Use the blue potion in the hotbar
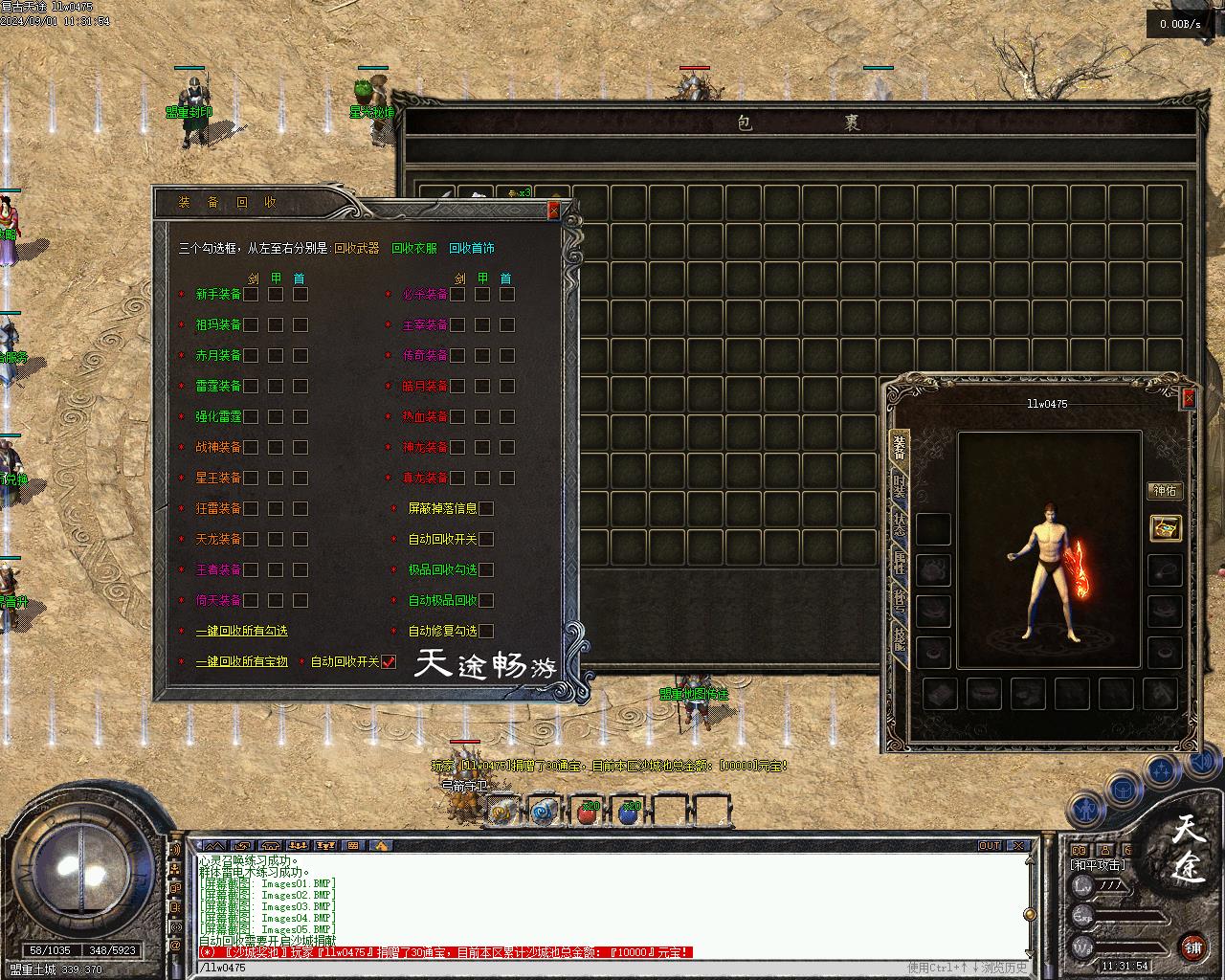The image size is (1225, 980). point(628,812)
